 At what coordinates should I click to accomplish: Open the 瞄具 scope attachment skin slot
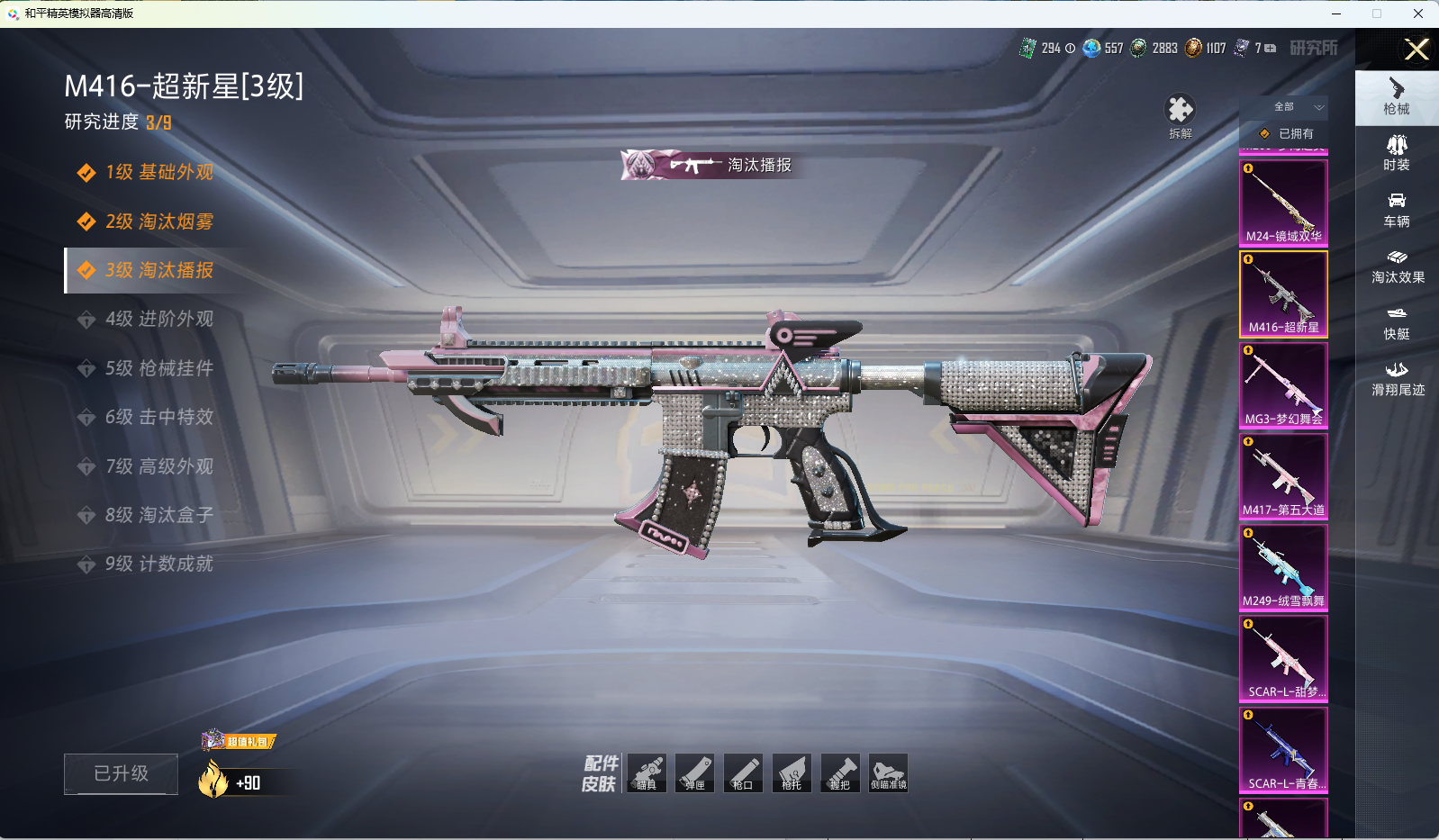(647, 773)
